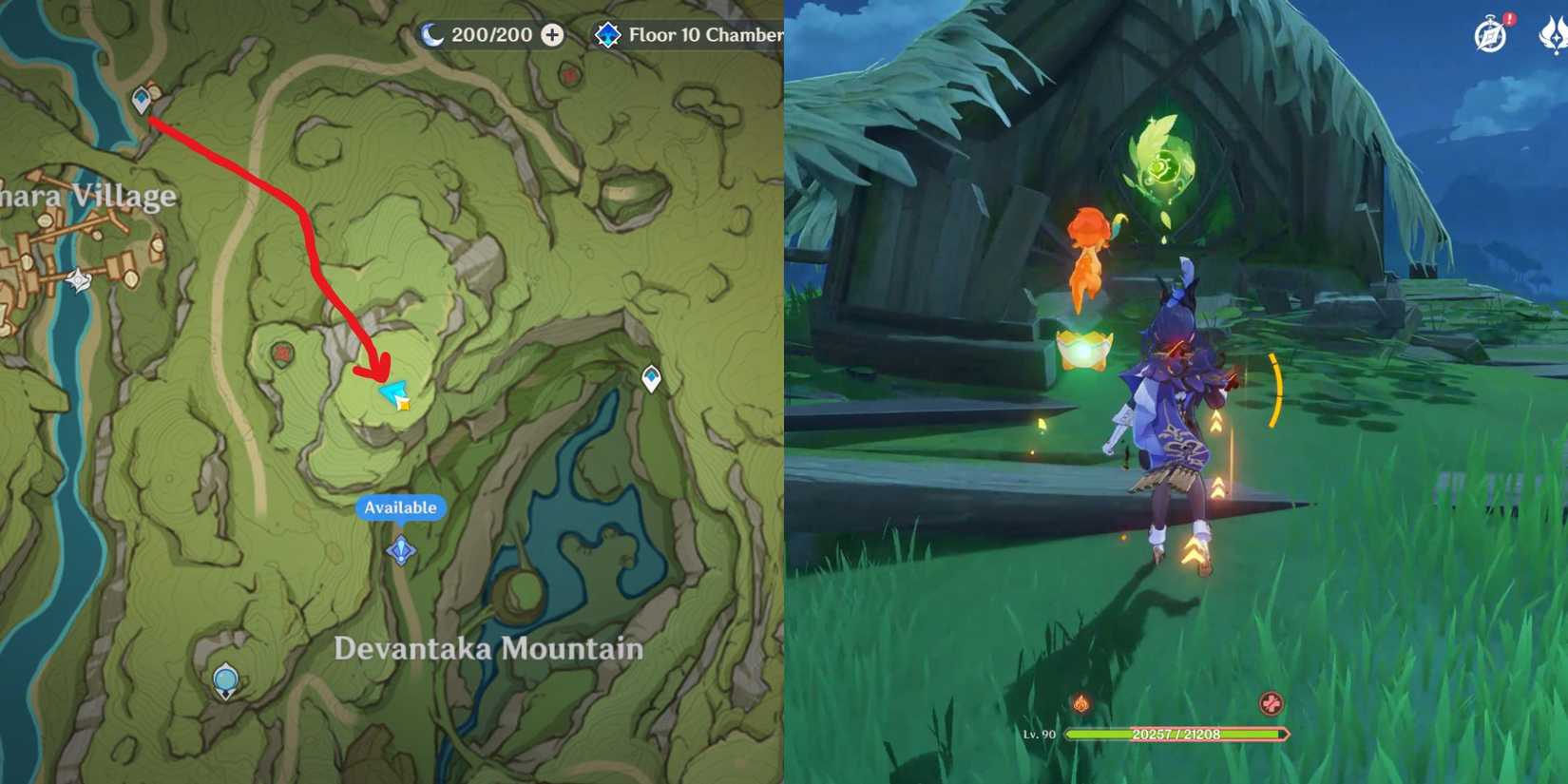Expand the Available domain label tooltip

(x=399, y=507)
